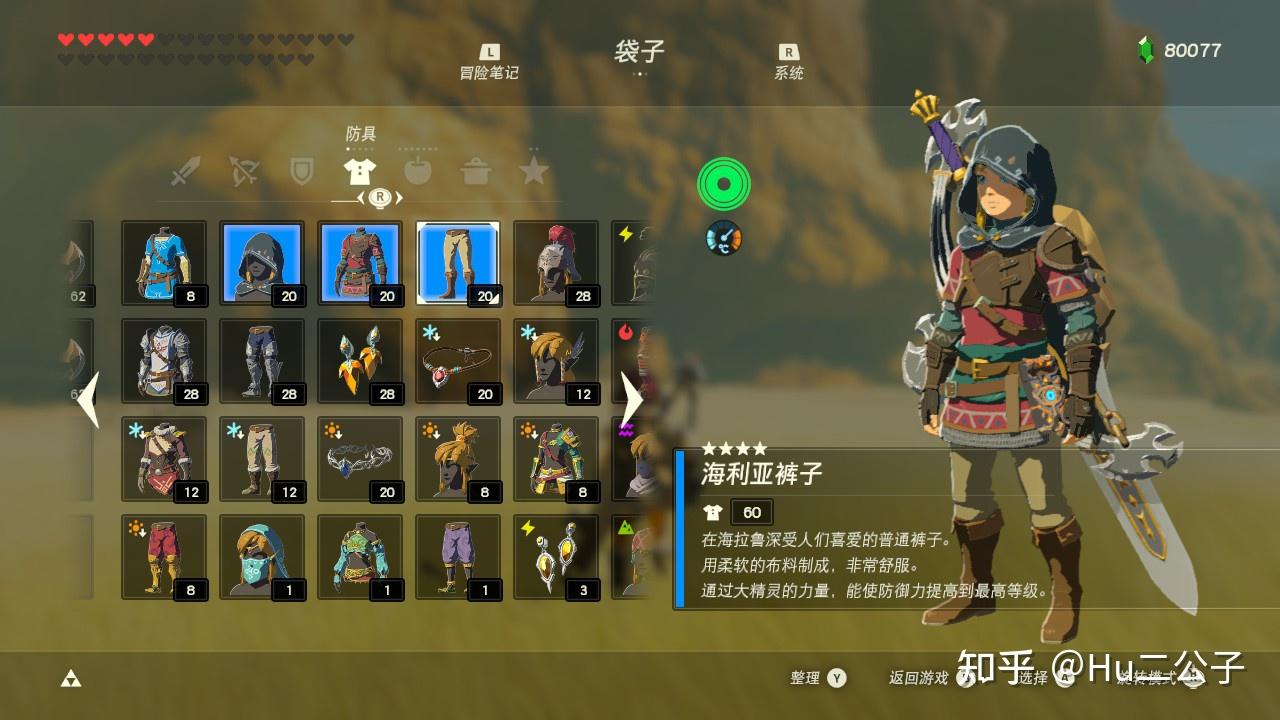Select the apple materials category icon
The height and width of the screenshot is (720, 1280).
(418, 172)
